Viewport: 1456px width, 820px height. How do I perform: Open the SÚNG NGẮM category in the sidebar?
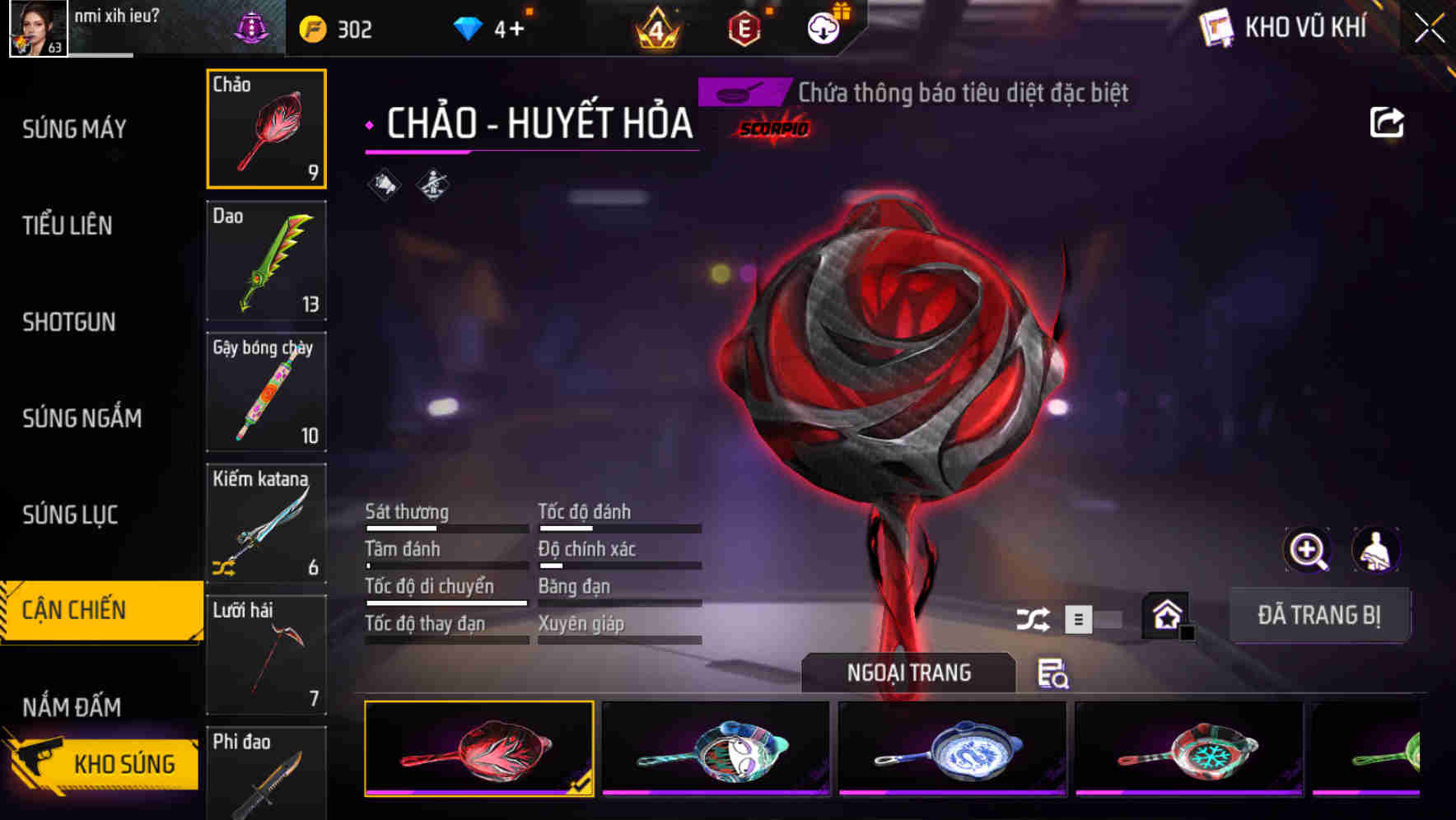(x=82, y=418)
